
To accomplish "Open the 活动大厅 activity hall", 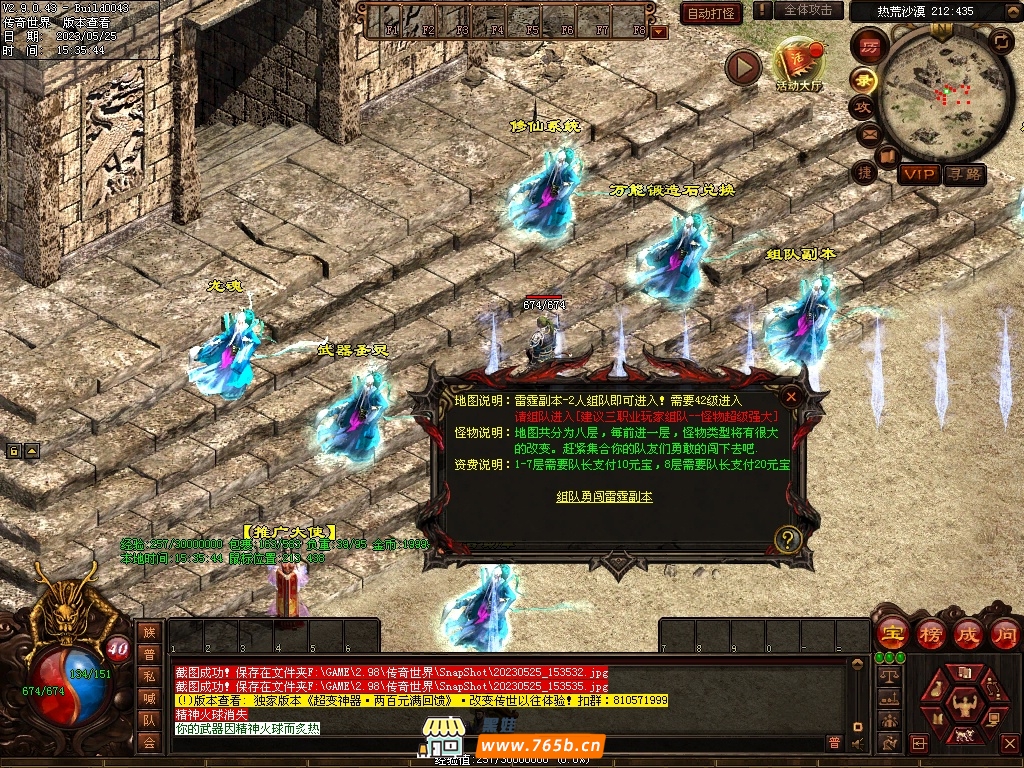I will click(797, 66).
